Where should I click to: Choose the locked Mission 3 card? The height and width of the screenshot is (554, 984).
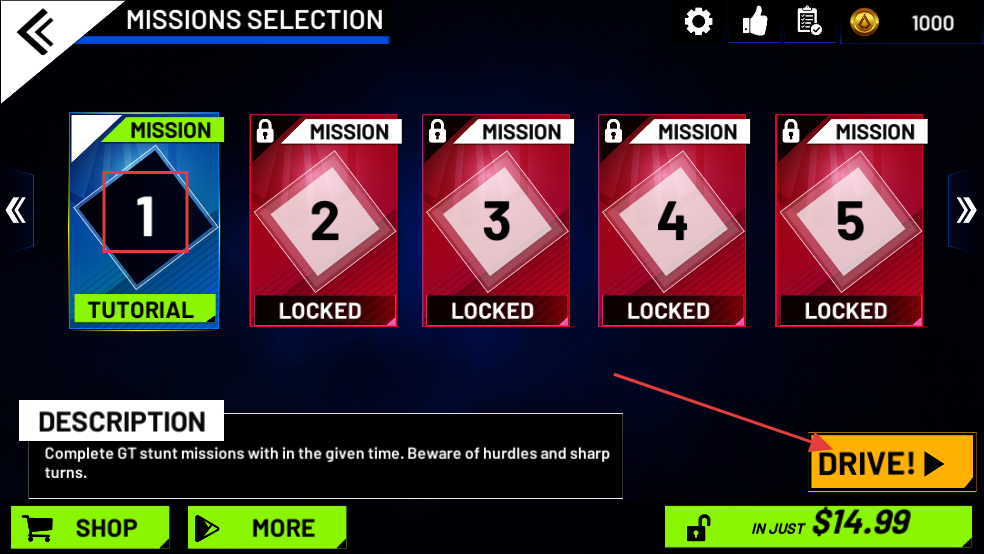click(x=496, y=221)
